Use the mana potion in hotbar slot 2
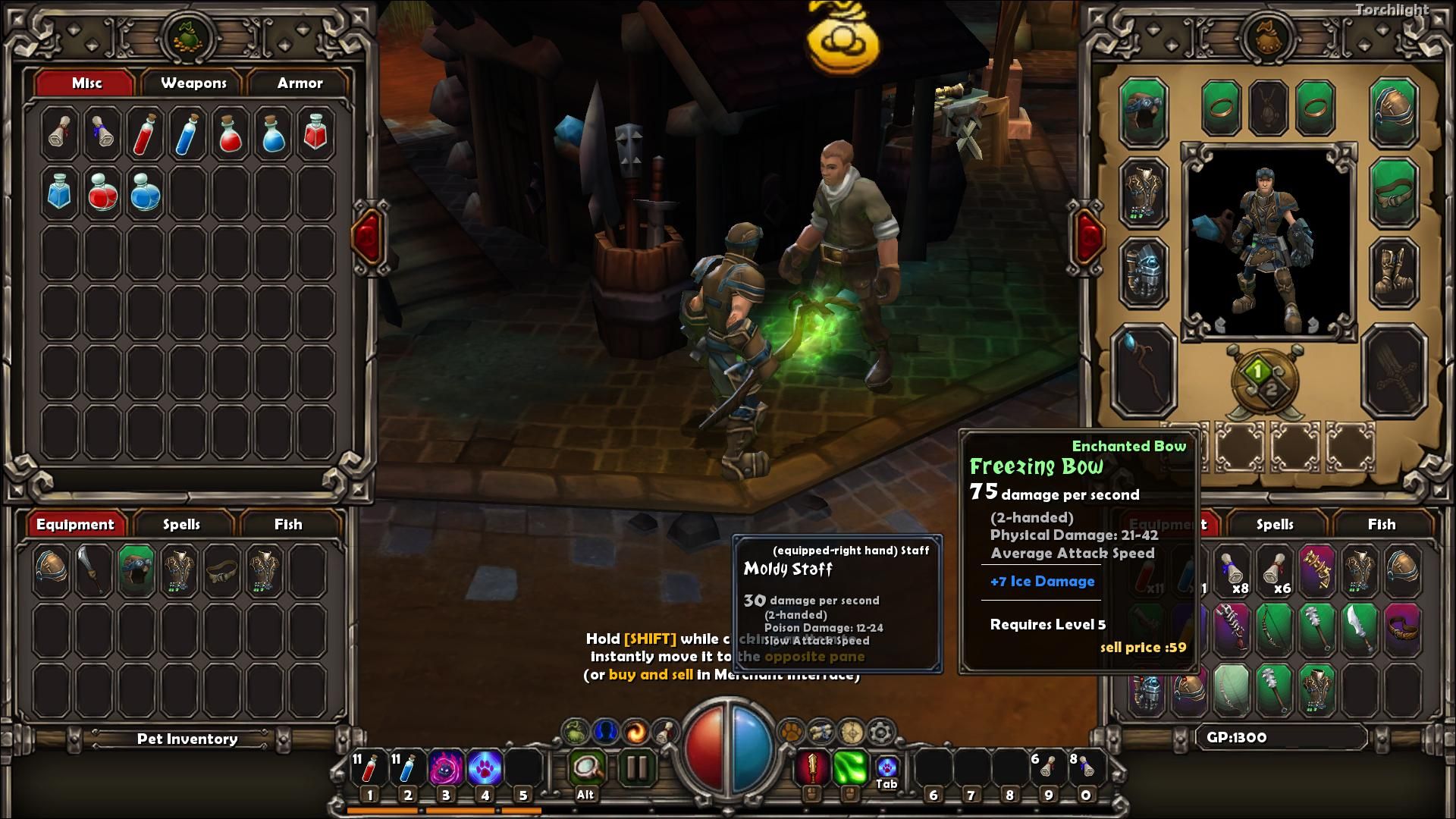Screen dimensions: 1456x819 [407, 767]
